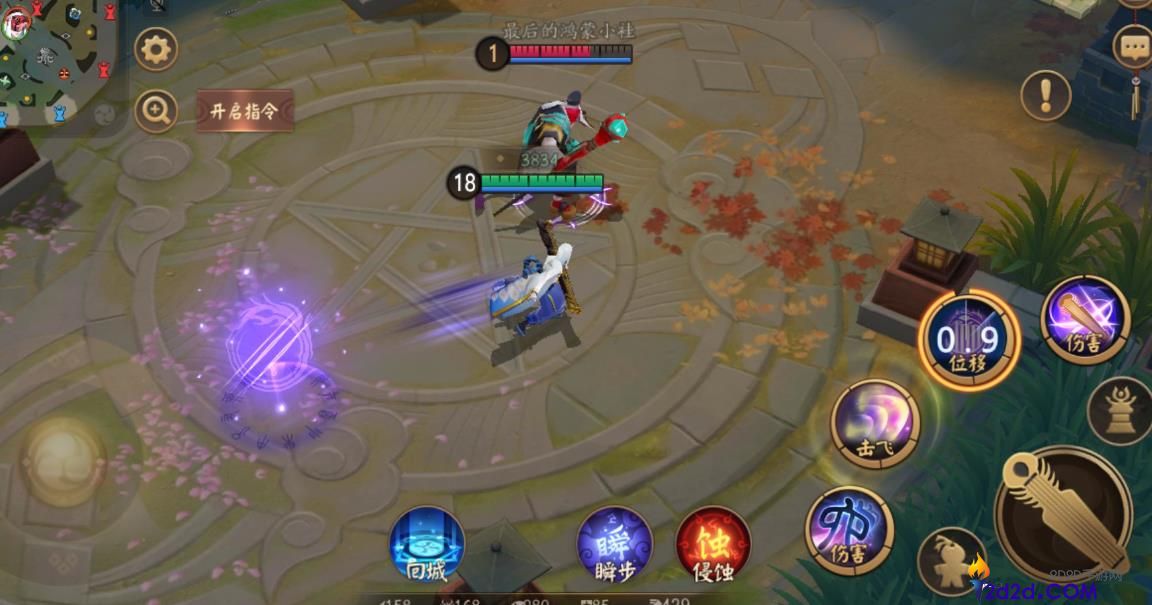Activate 回城 to recall to base

pyautogui.click(x=427, y=545)
